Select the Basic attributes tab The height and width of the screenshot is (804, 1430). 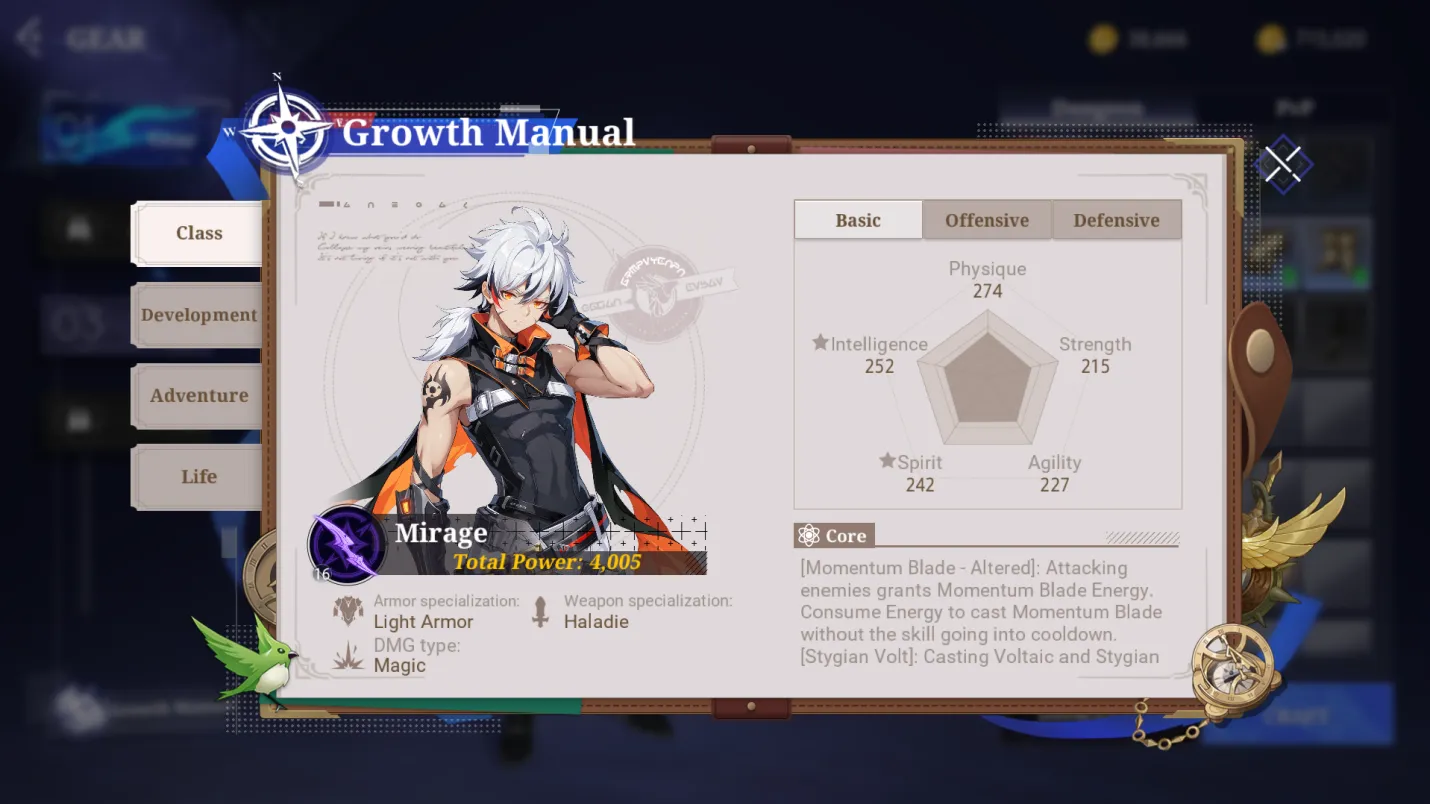coord(858,220)
